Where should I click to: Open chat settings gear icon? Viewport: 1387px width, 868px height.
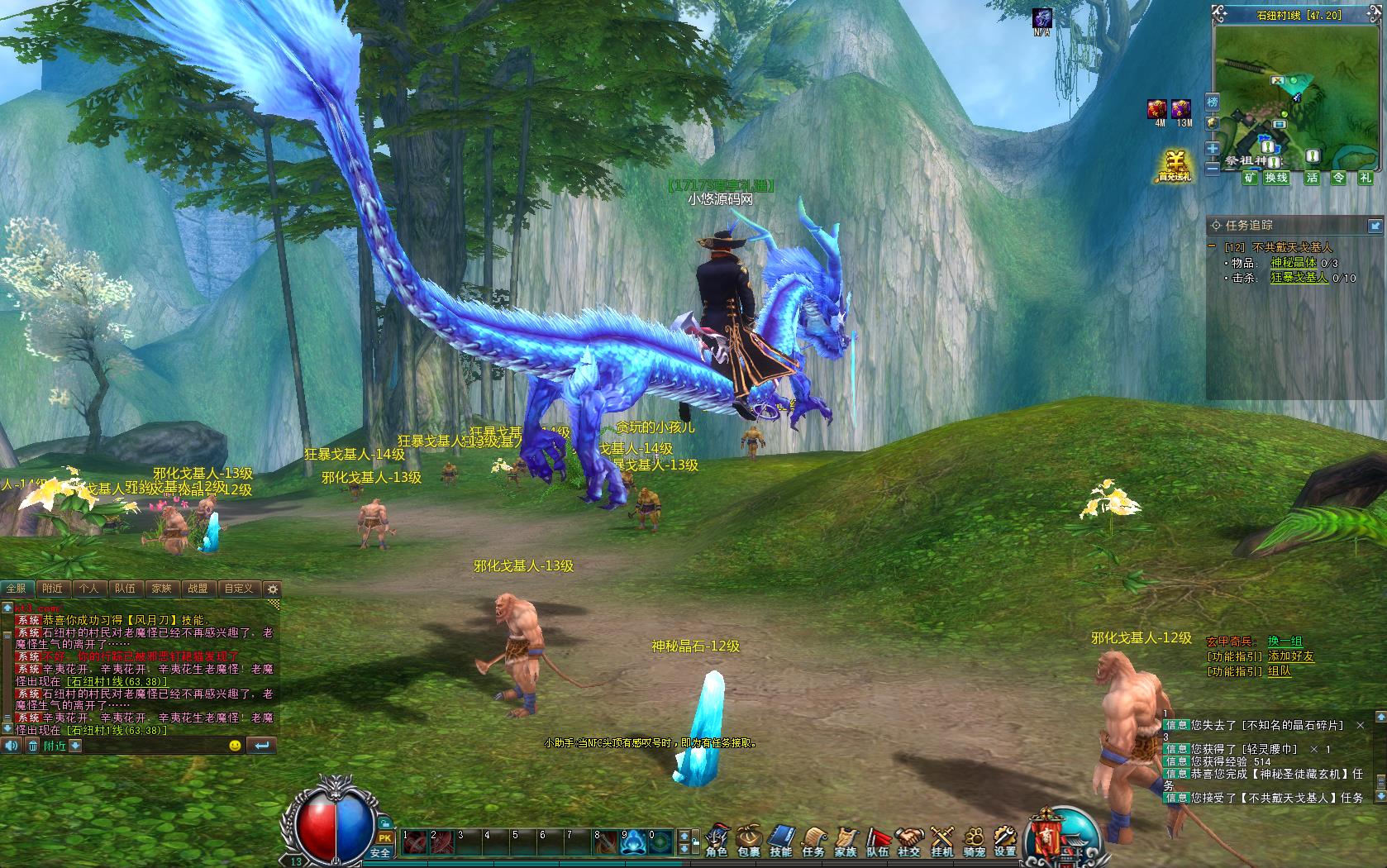click(273, 589)
